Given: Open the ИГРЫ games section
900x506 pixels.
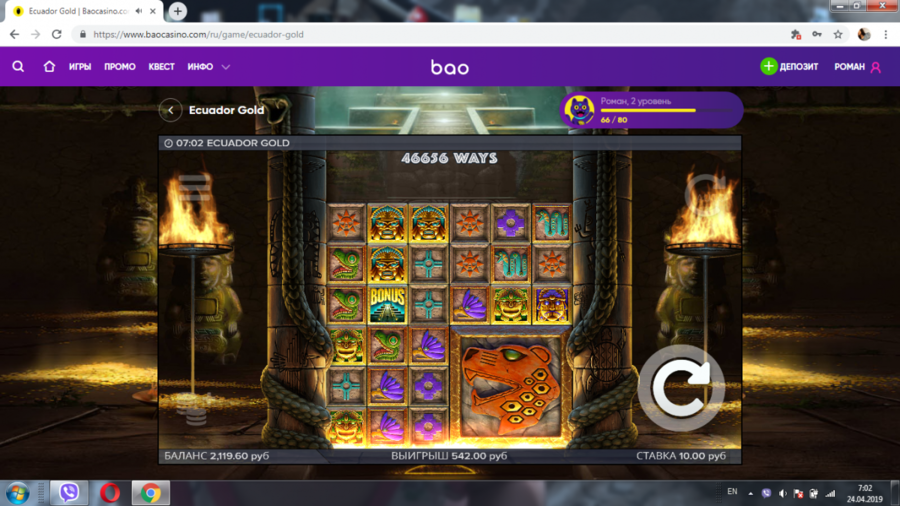Looking at the screenshot, I should pos(80,67).
